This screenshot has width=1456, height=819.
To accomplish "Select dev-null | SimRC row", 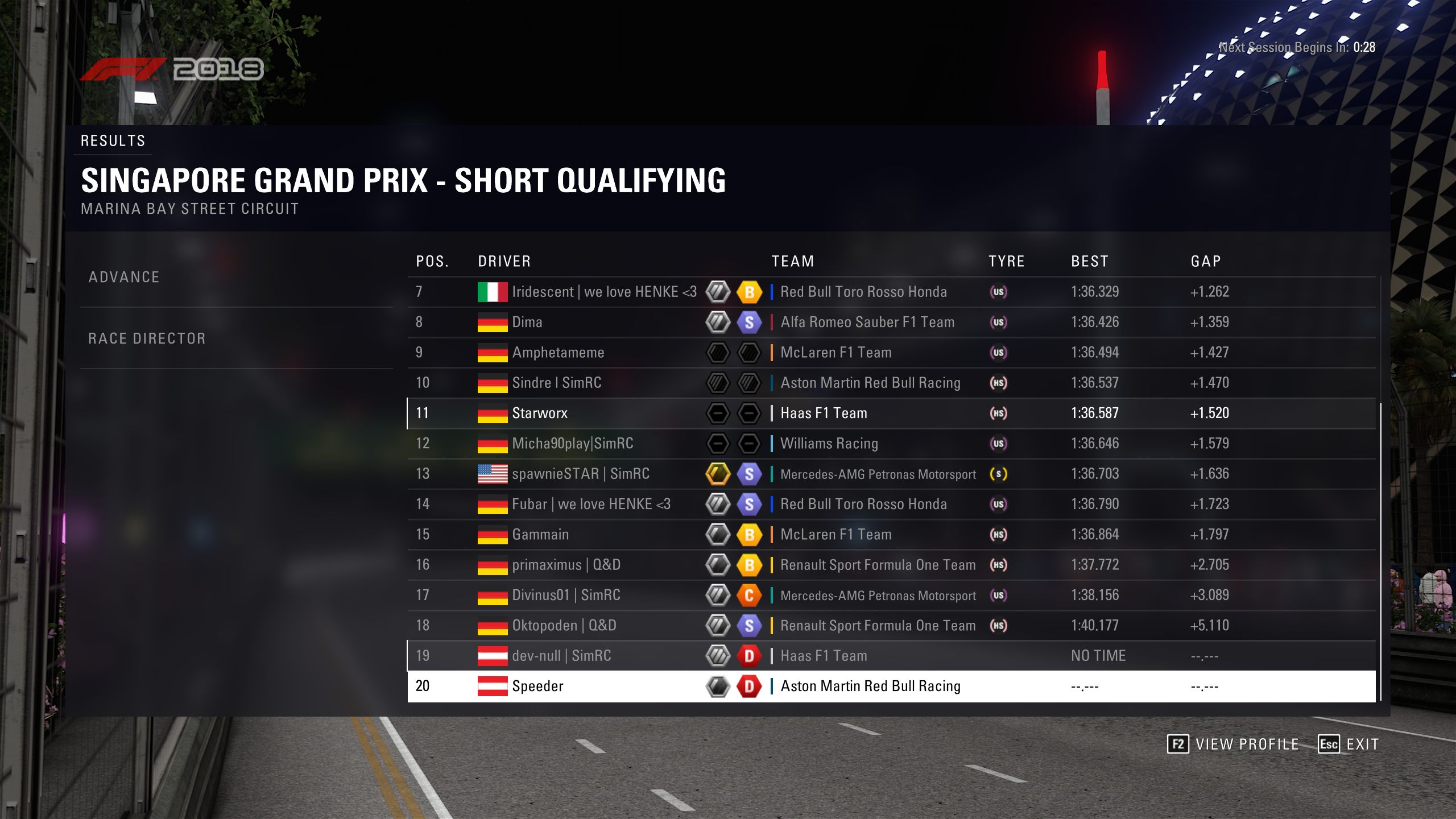I will click(561, 656).
